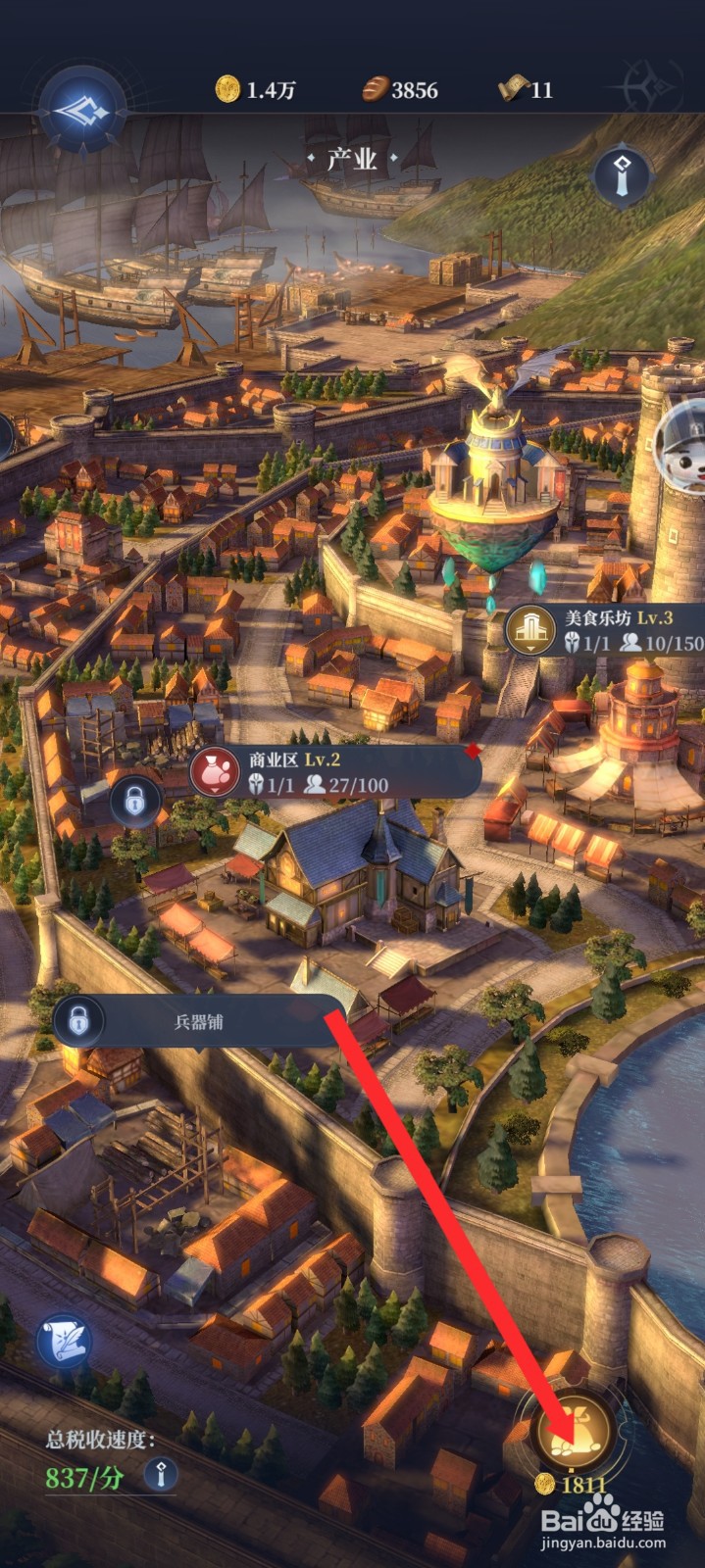Open the blue scroll and quill icon
Image resolution: width=705 pixels, height=1568 pixels.
[65, 1343]
